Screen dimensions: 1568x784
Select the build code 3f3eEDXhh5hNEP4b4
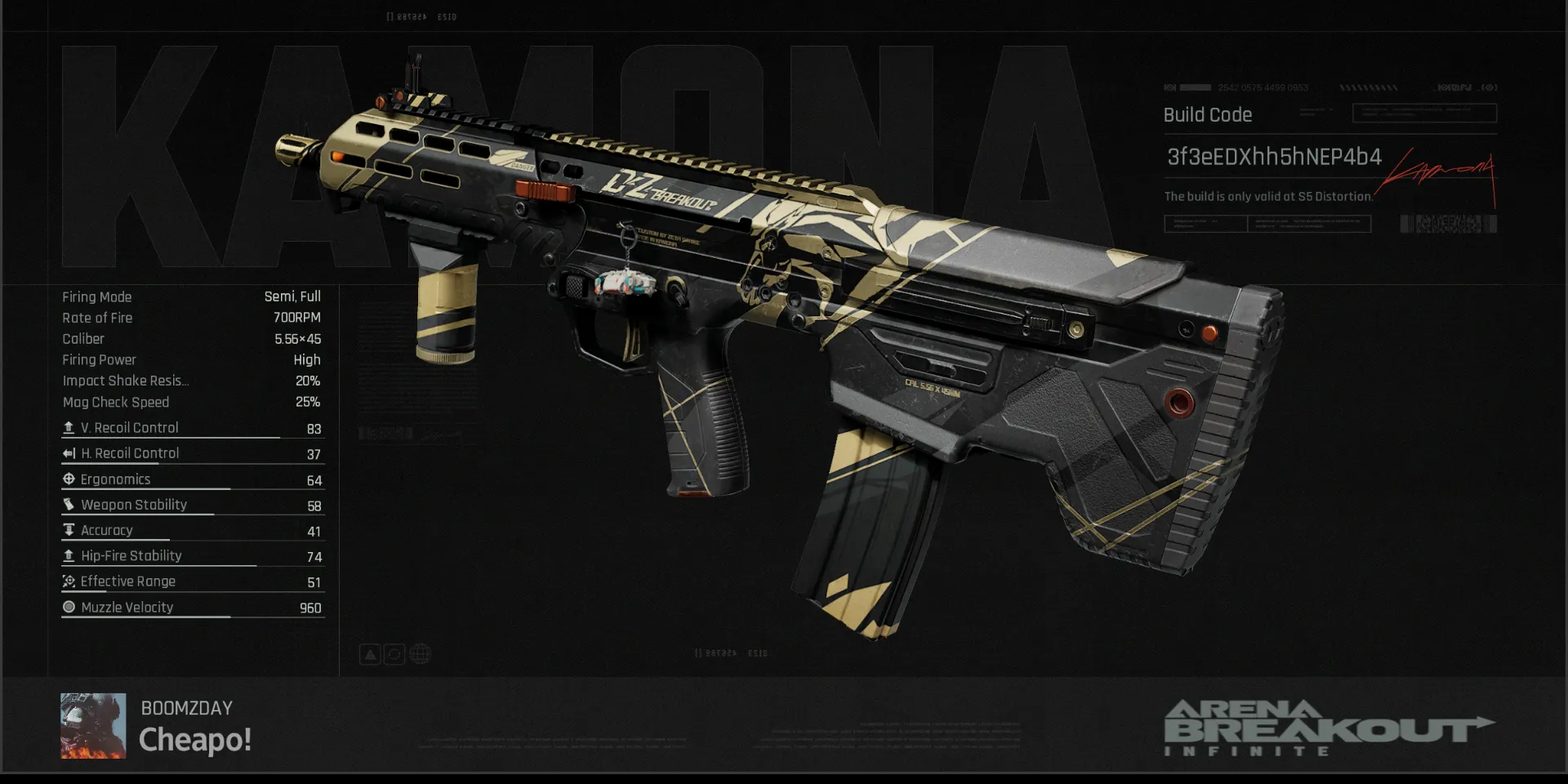[1273, 157]
